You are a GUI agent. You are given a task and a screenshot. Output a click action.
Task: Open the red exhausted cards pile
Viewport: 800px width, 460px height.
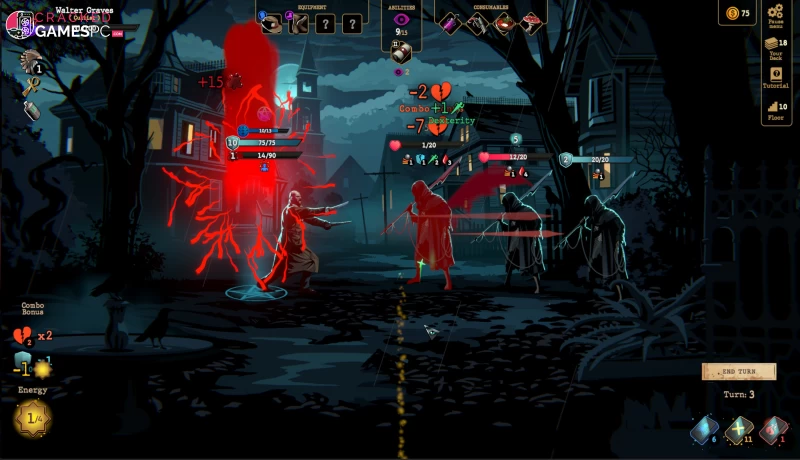pos(772,430)
